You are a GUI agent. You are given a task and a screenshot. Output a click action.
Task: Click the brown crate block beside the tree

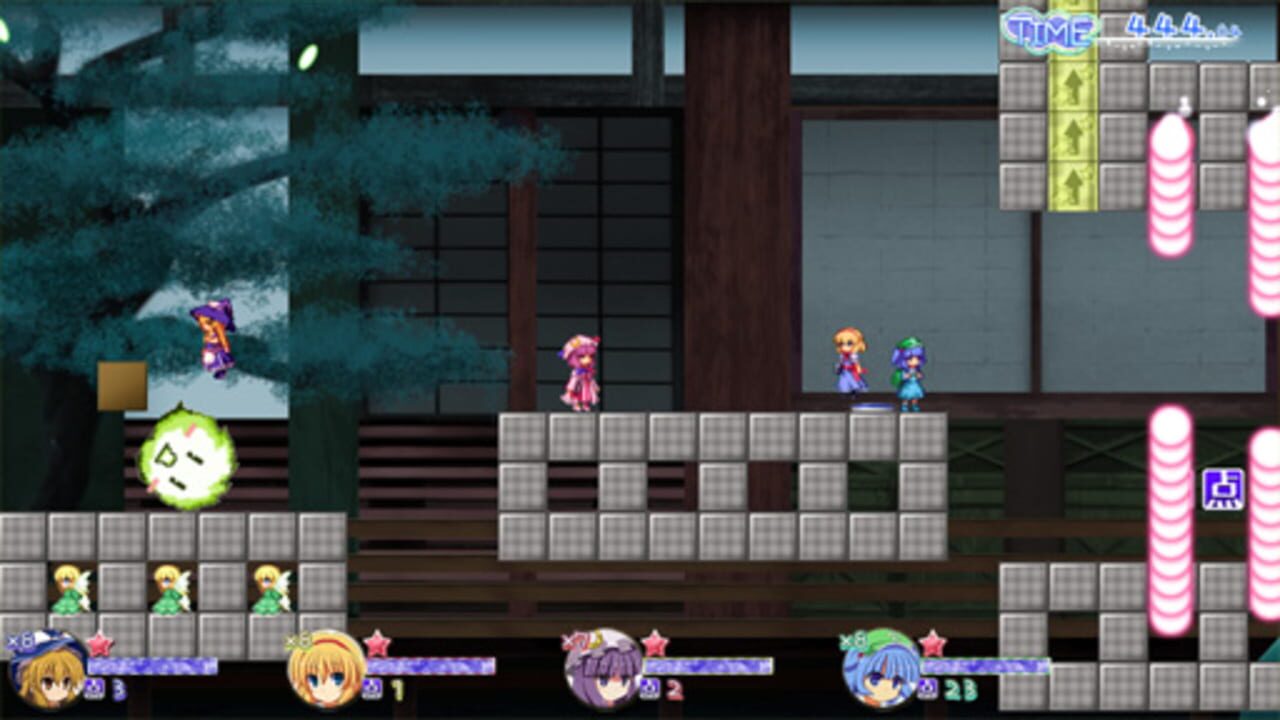click(x=120, y=385)
